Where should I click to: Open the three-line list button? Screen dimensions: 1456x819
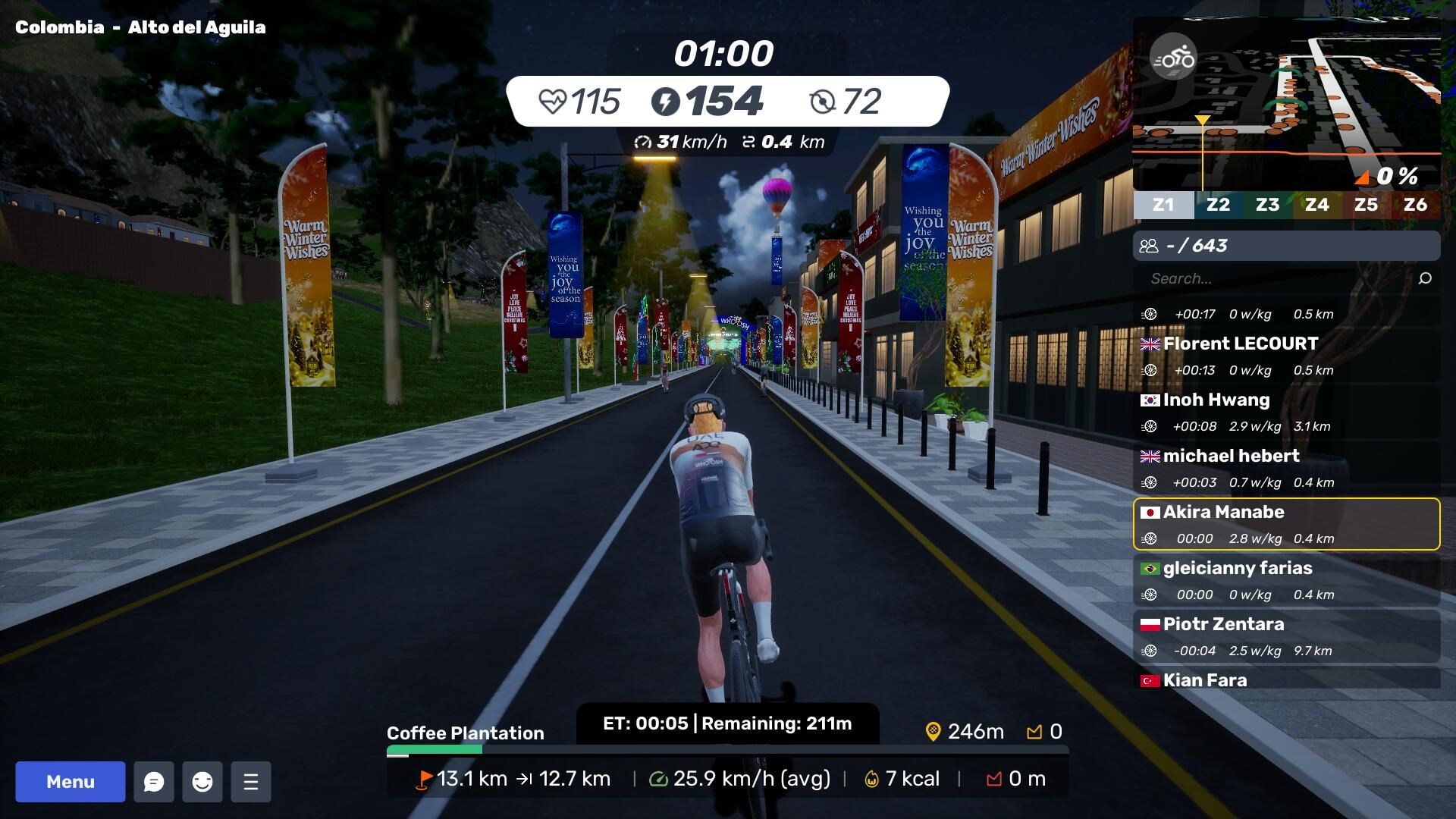(x=251, y=782)
